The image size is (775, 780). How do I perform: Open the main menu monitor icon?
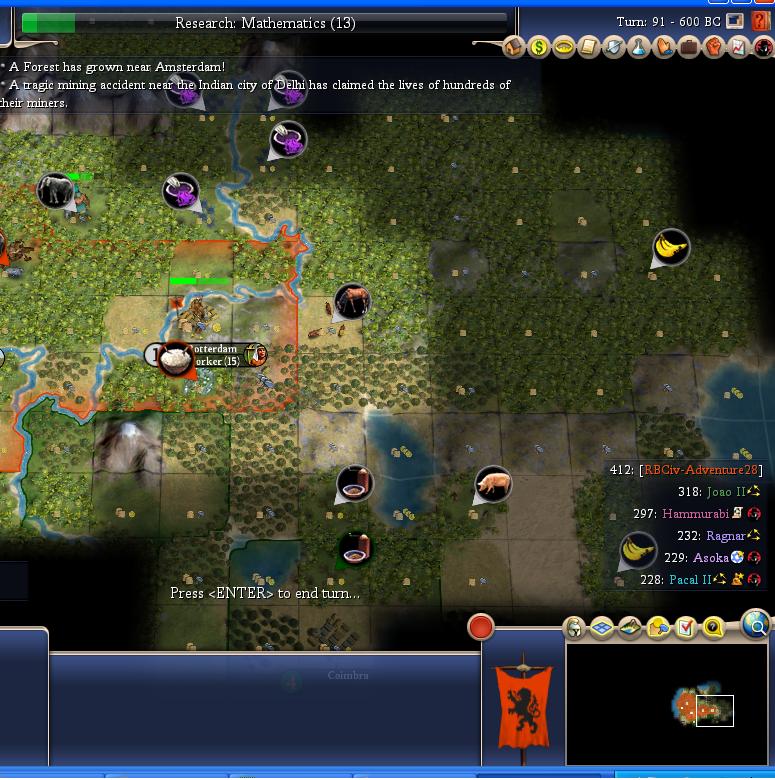tap(735, 21)
